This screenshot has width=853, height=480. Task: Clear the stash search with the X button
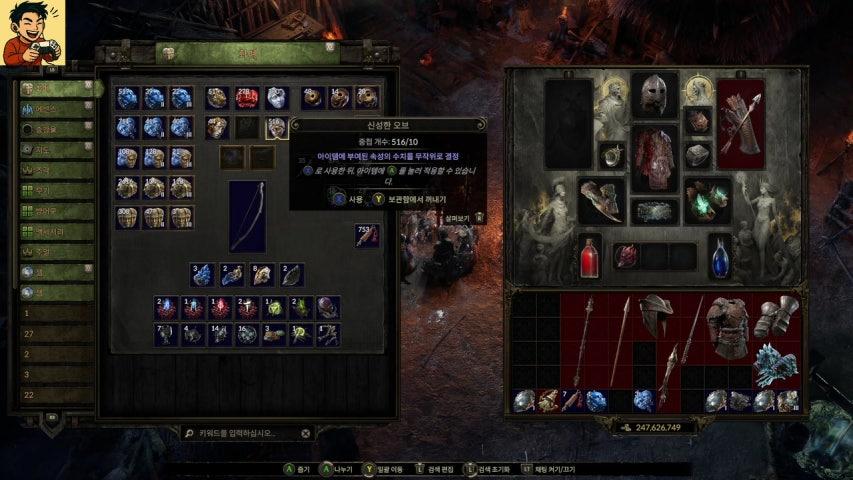(306, 434)
